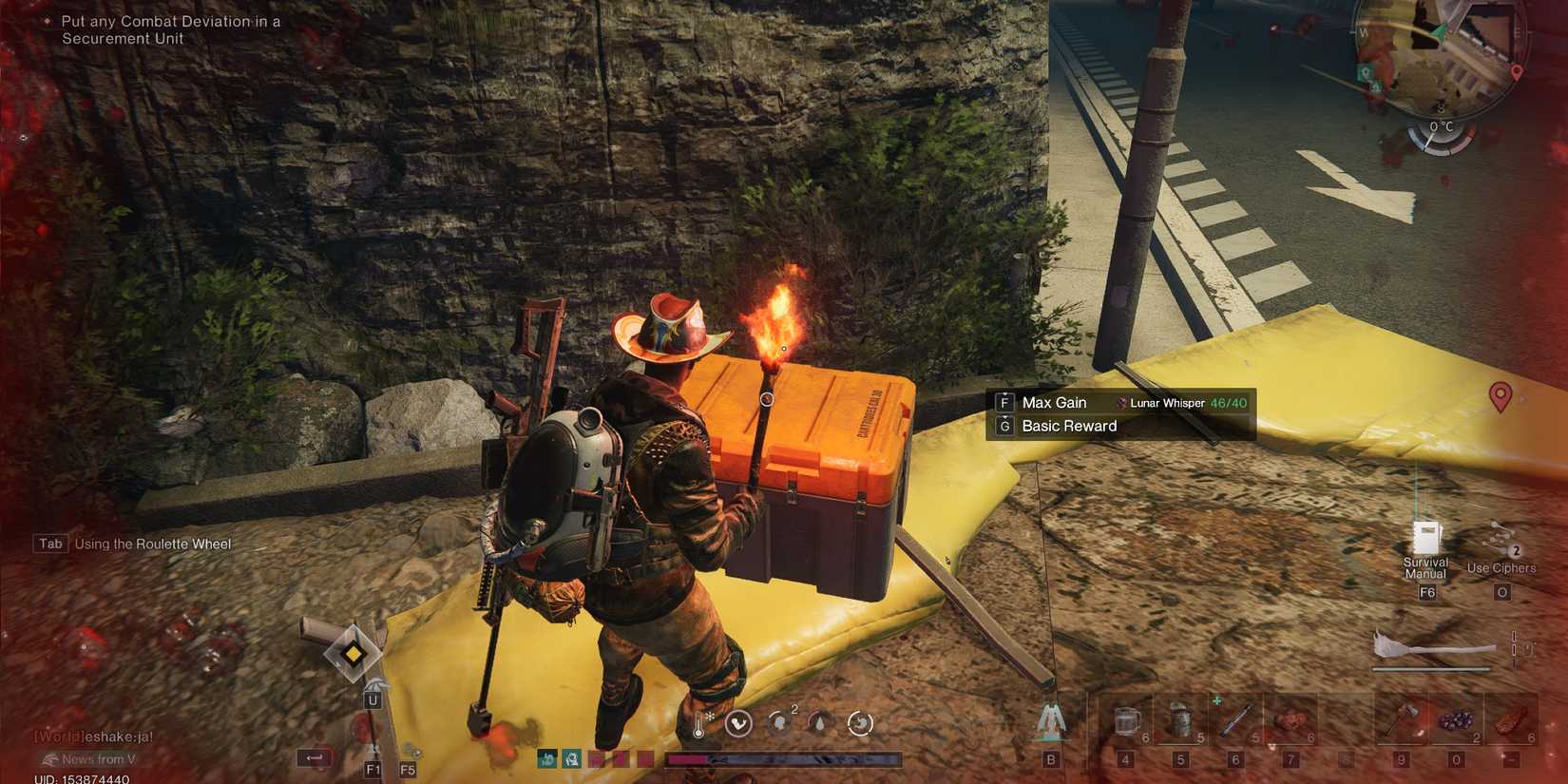Image resolution: width=1568 pixels, height=784 pixels.
Task: Toggle the objective Put any Combat Deviation
Action: (x=169, y=29)
